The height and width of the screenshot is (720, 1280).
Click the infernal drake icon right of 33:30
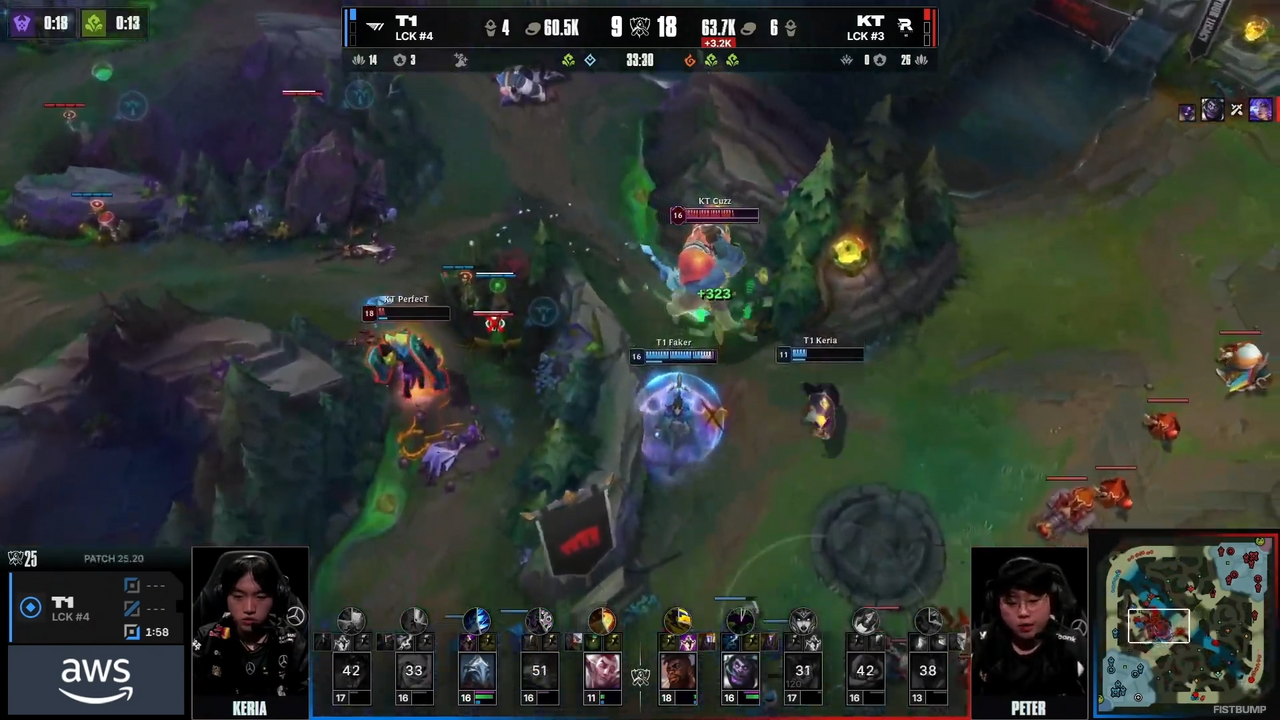coord(689,60)
